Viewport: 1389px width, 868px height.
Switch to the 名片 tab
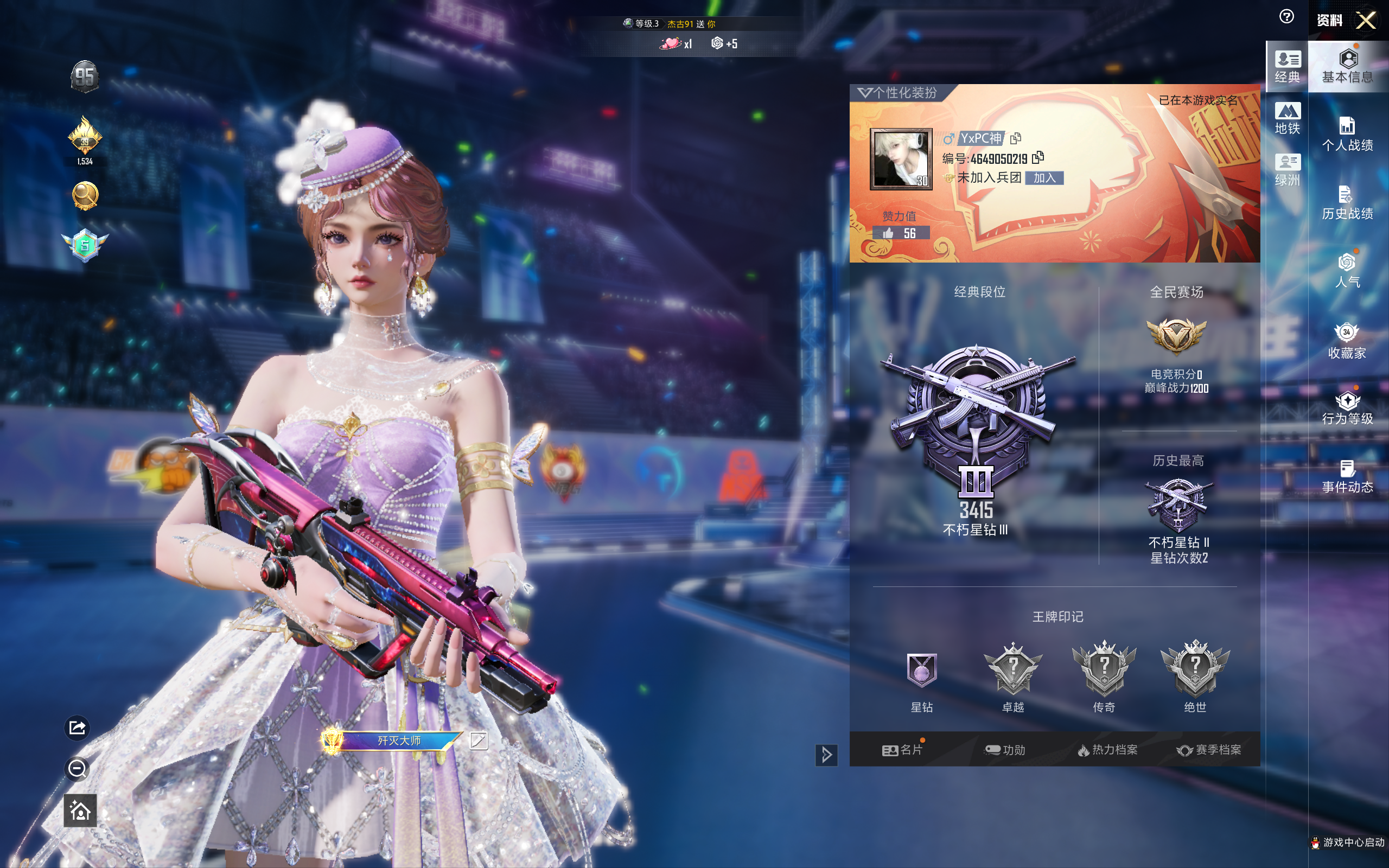click(902, 750)
